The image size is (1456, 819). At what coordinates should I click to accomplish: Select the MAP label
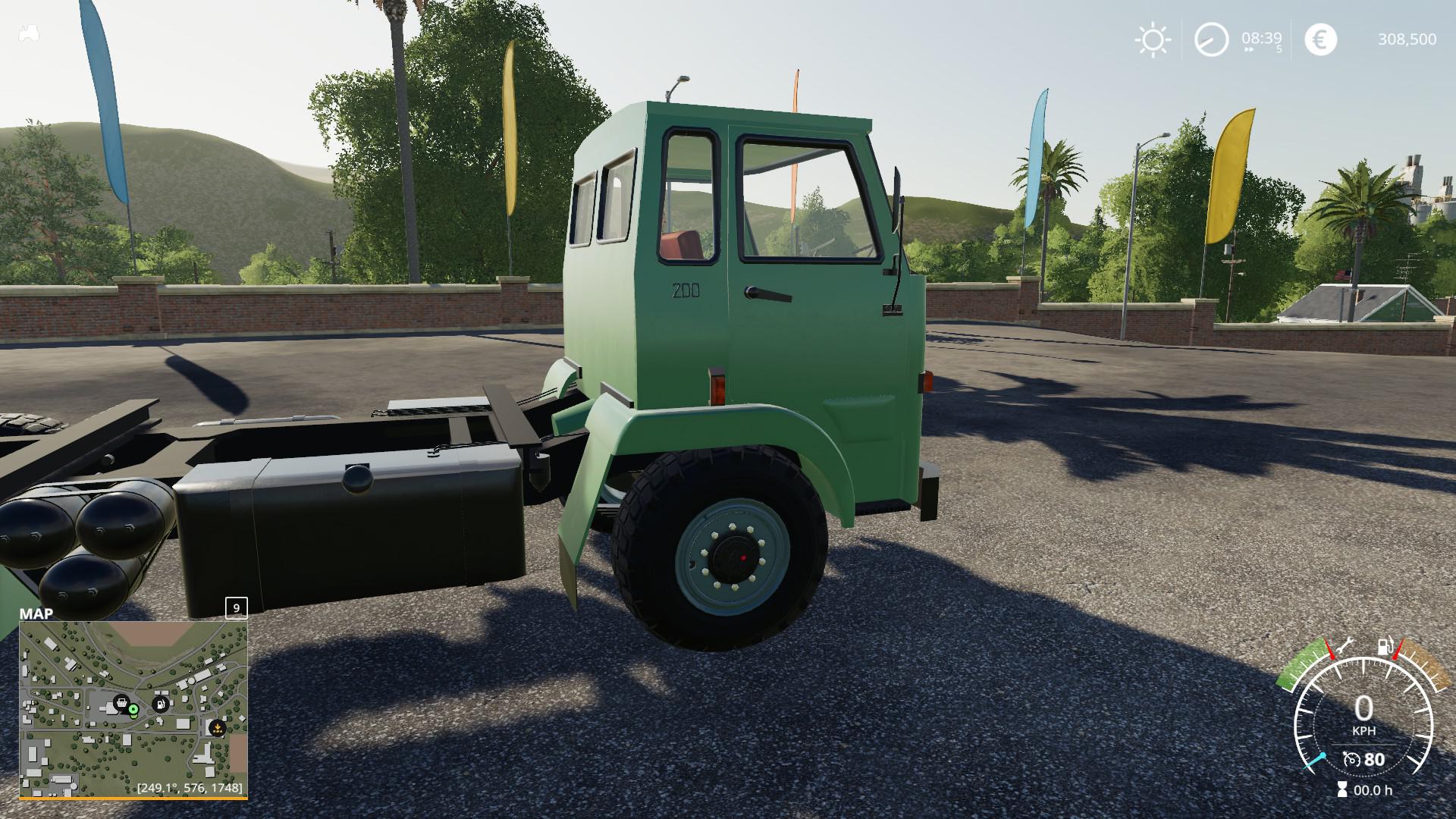tap(35, 613)
